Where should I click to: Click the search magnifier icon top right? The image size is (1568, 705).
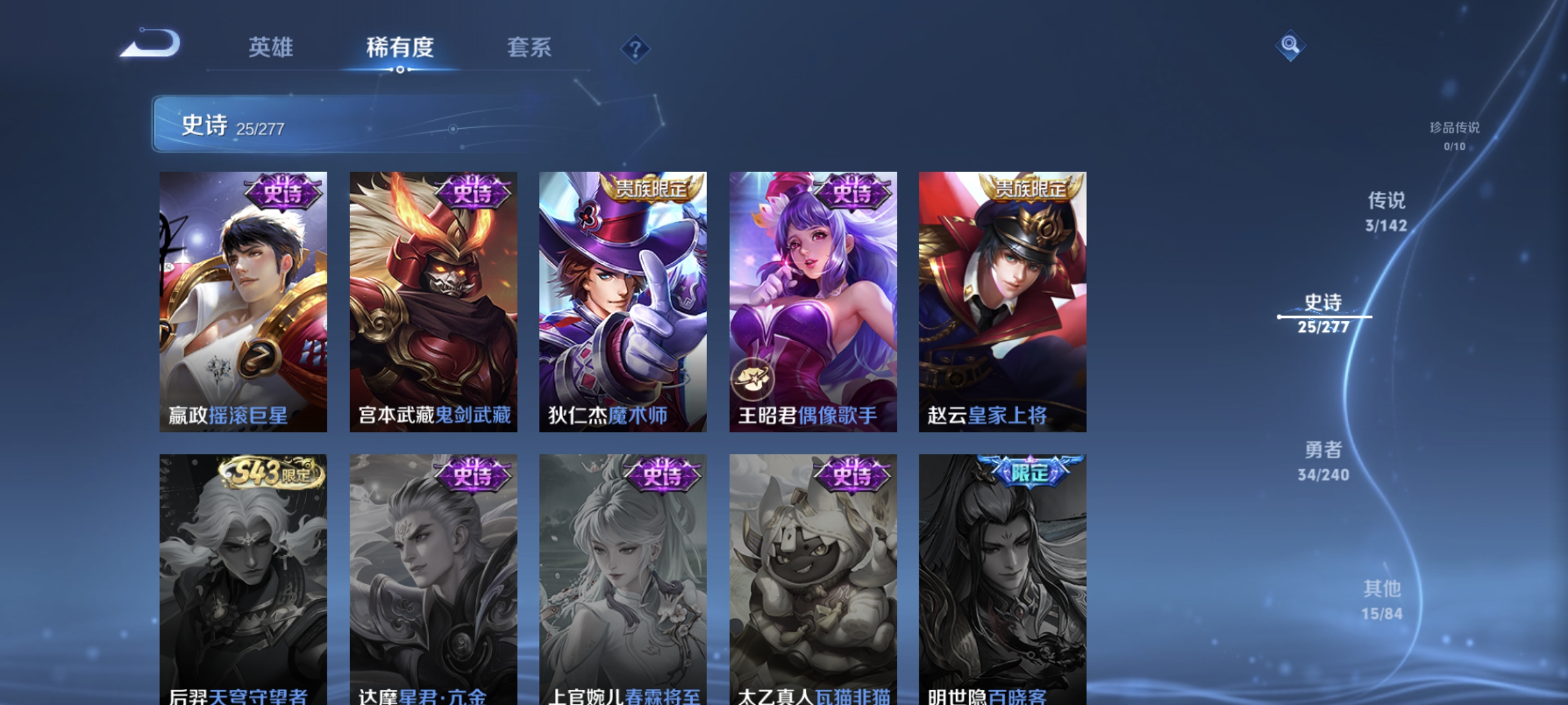point(1290,46)
